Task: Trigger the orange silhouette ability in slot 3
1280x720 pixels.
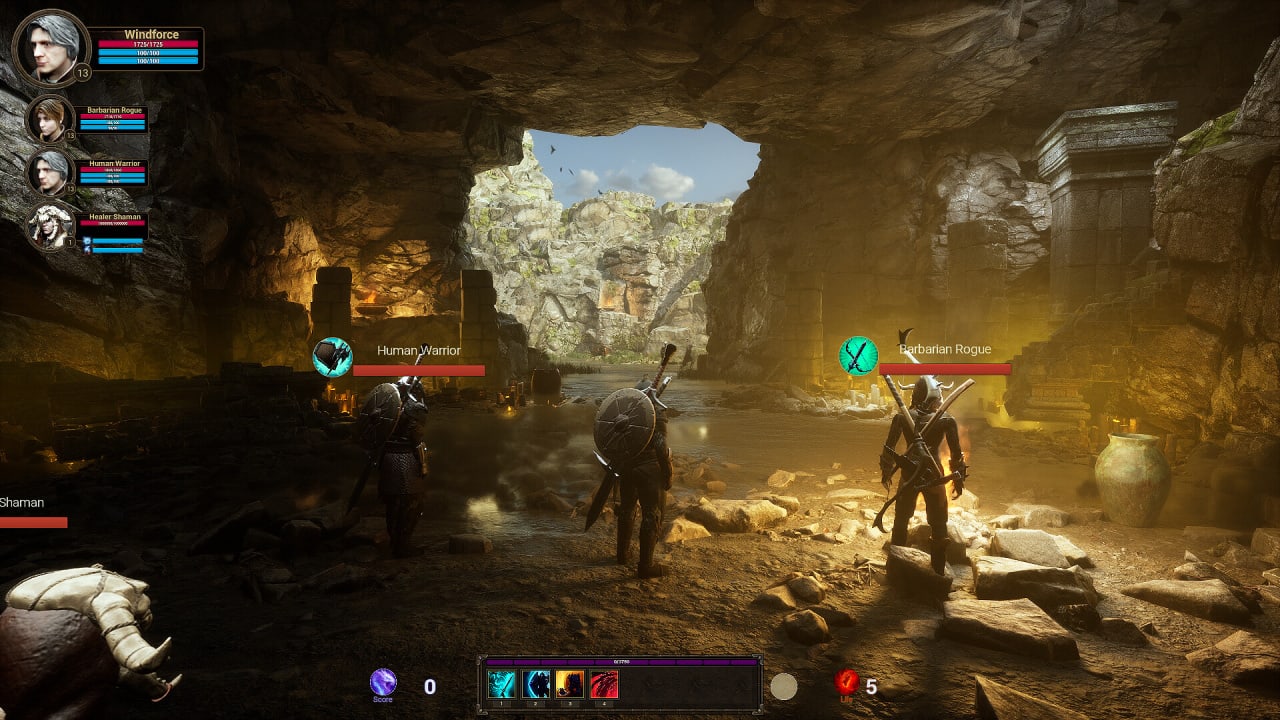Action: [x=570, y=684]
